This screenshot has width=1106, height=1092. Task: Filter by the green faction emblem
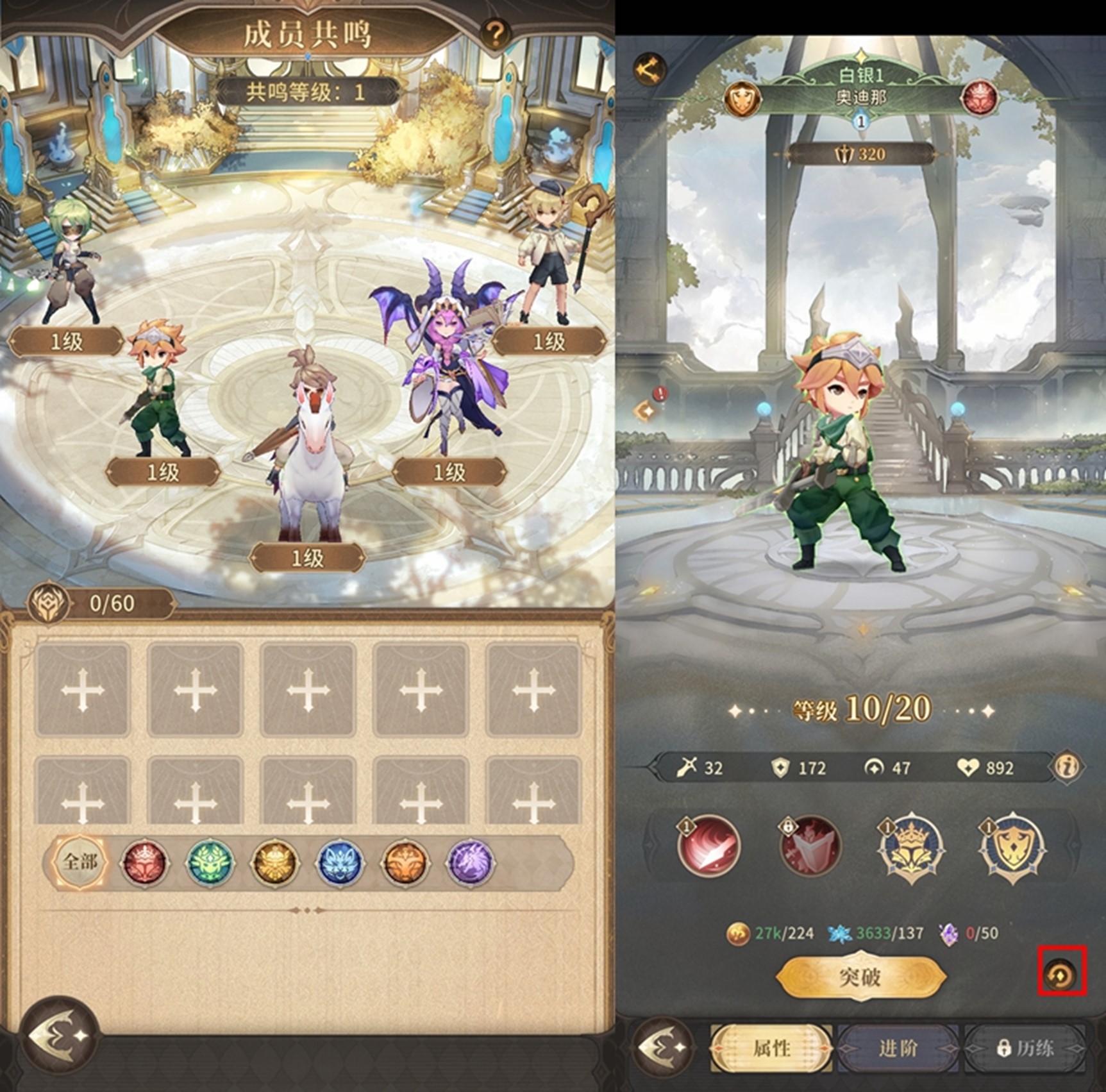click(210, 862)
